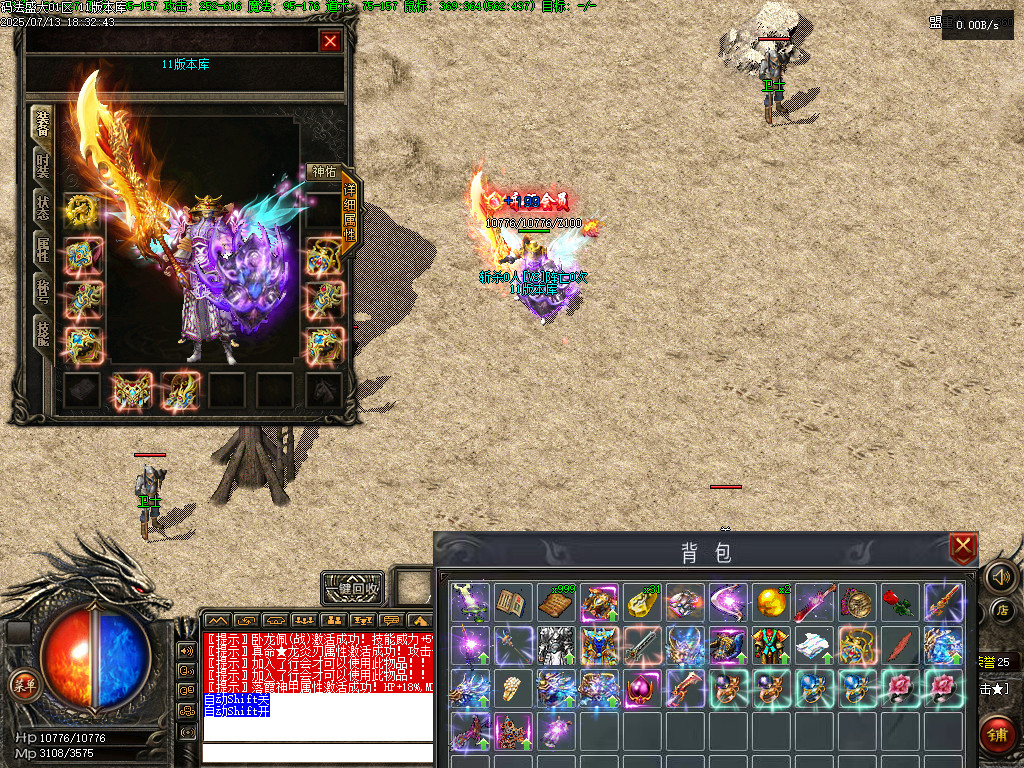Viewport: 1024px width, 768px height.
Task: Open the red 铺 stall button
Action: 998,735
